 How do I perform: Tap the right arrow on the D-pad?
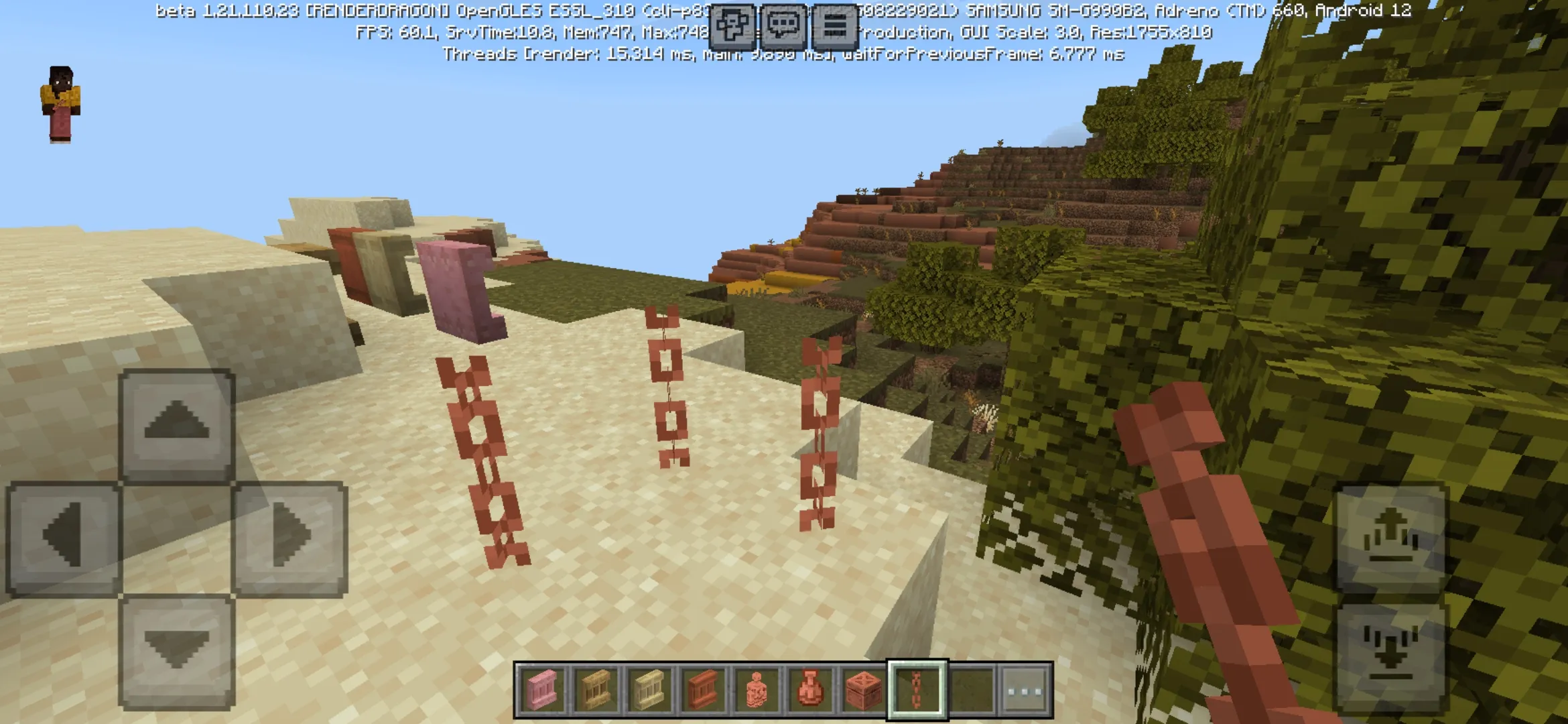(x=290, y=538)
